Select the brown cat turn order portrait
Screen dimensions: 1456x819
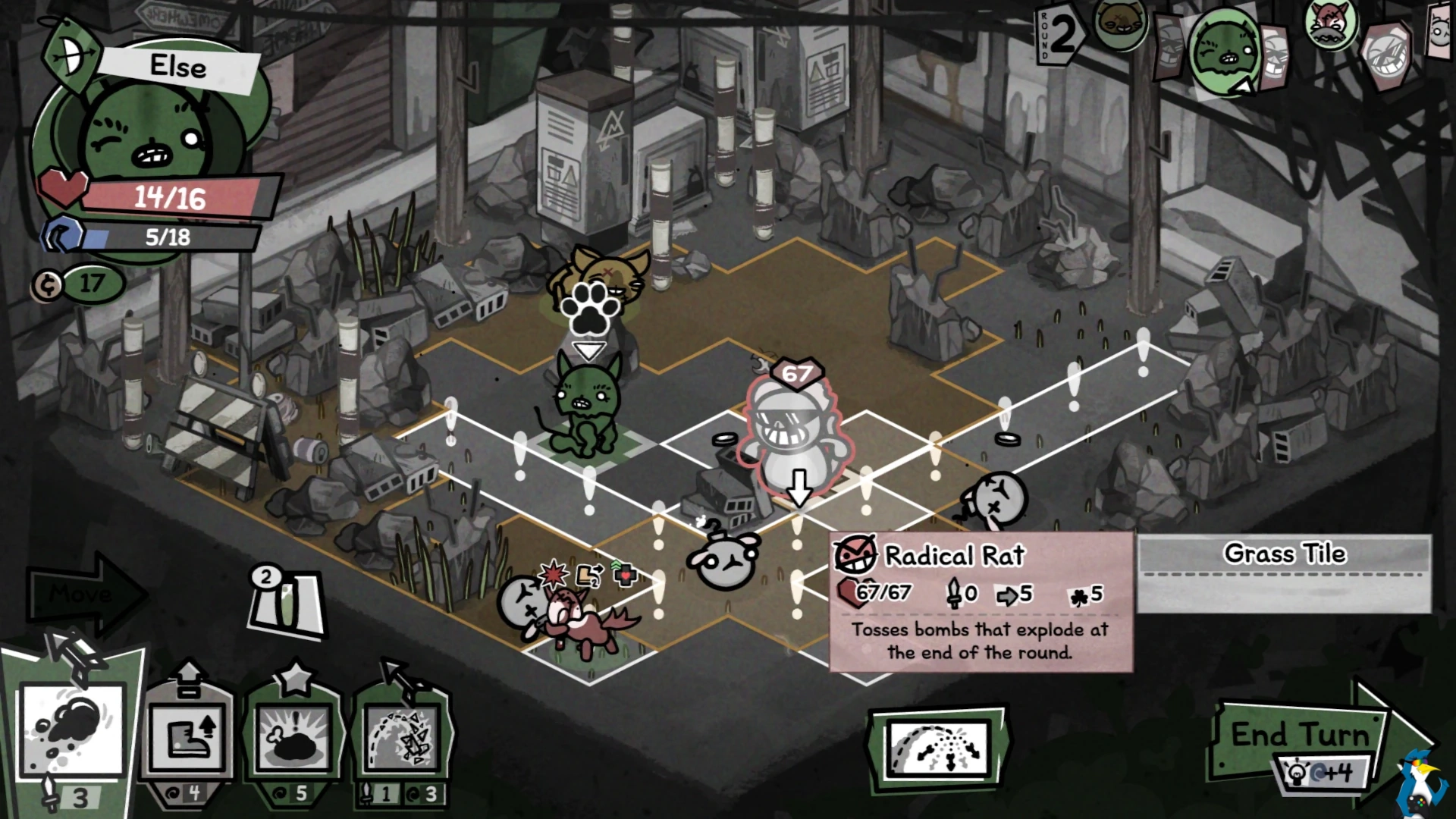tap(1120, 24)
